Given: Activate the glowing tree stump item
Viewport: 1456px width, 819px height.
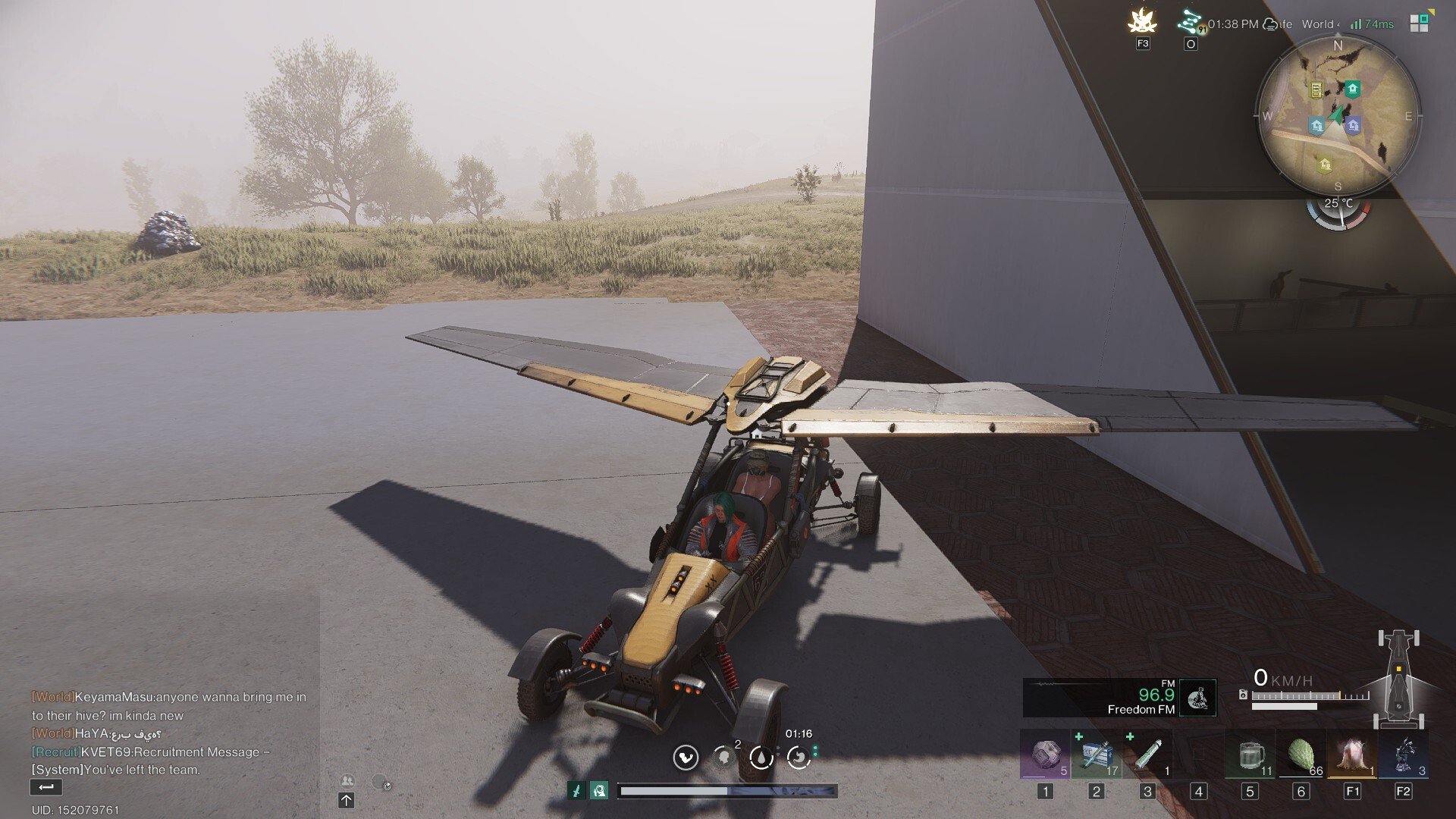Looking at the screenshot, I should tap(1352, 756).
